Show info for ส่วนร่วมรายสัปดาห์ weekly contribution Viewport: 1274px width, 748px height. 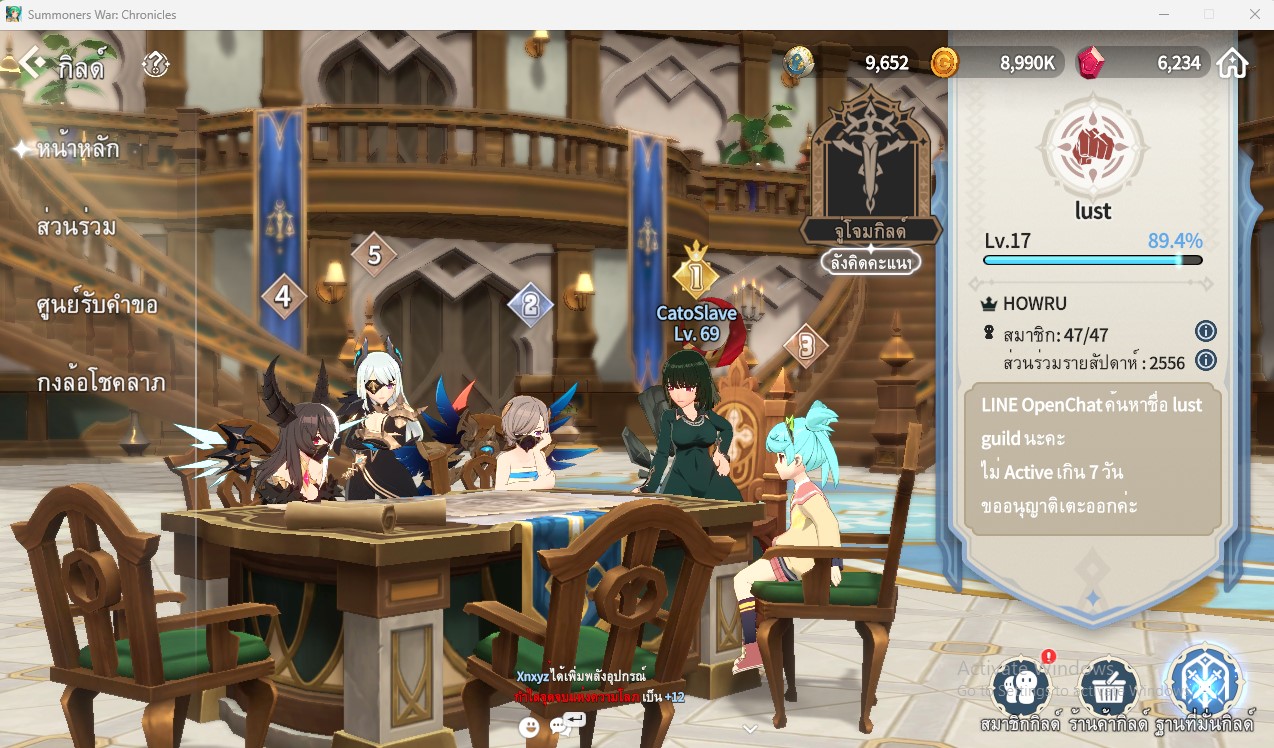(1206, 360)
